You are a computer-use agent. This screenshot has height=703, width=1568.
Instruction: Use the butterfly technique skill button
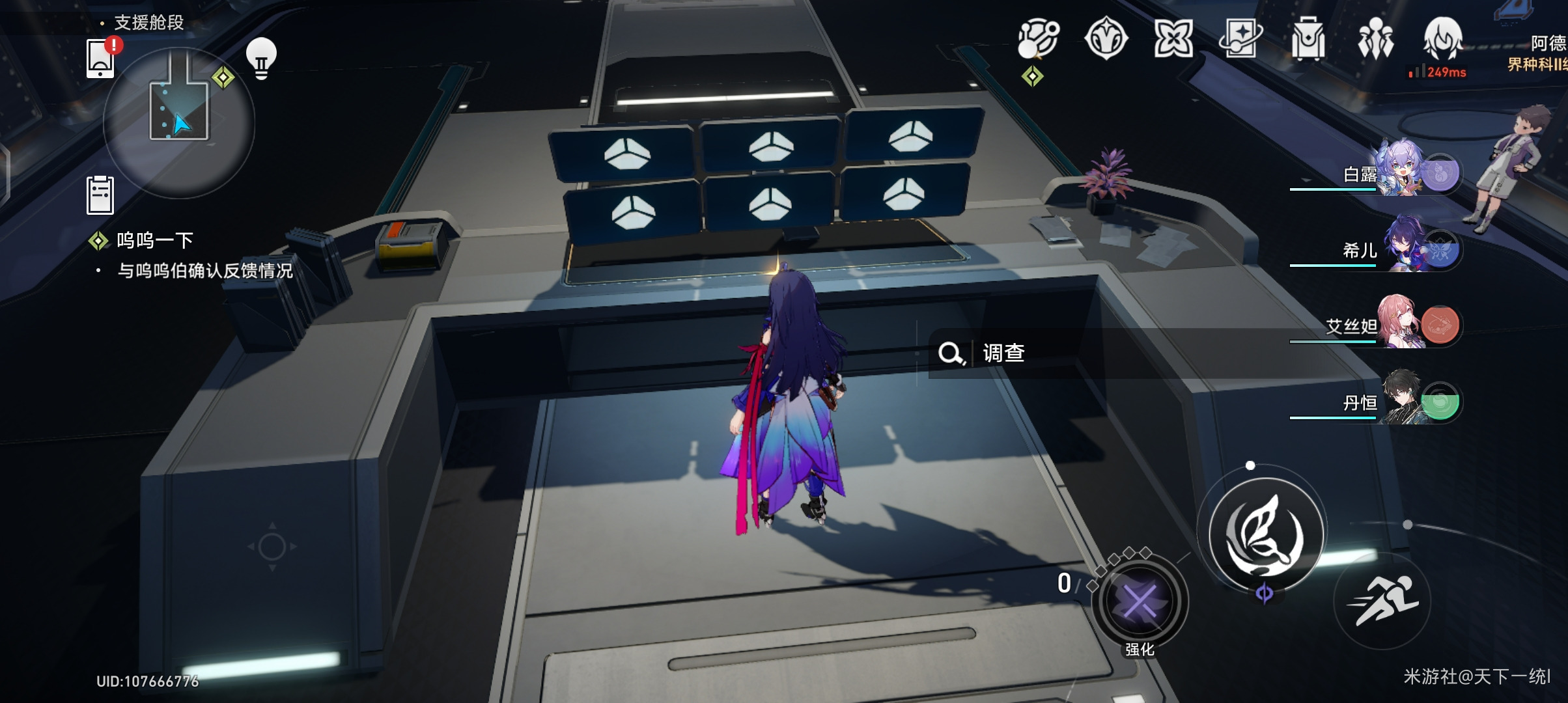click(x=1265, y=535)
